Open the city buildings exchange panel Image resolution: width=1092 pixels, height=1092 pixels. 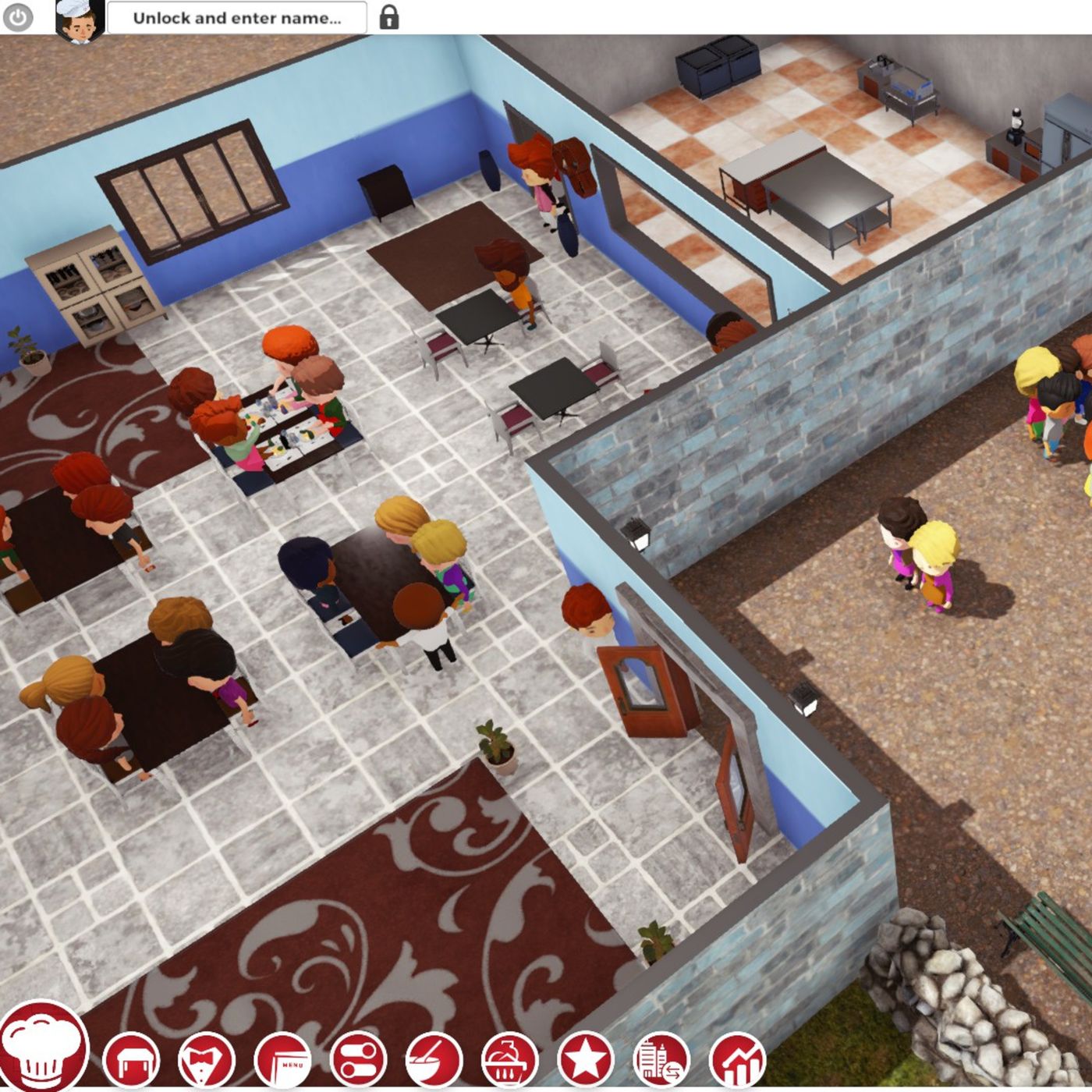coord(661,1060)
